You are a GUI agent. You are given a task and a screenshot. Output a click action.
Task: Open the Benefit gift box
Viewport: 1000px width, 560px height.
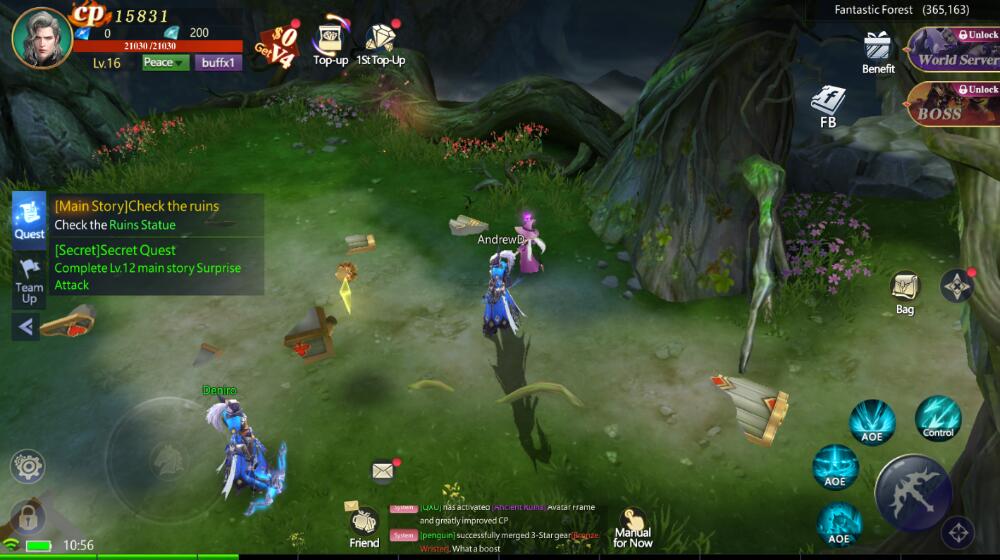[x=878, y=52]
